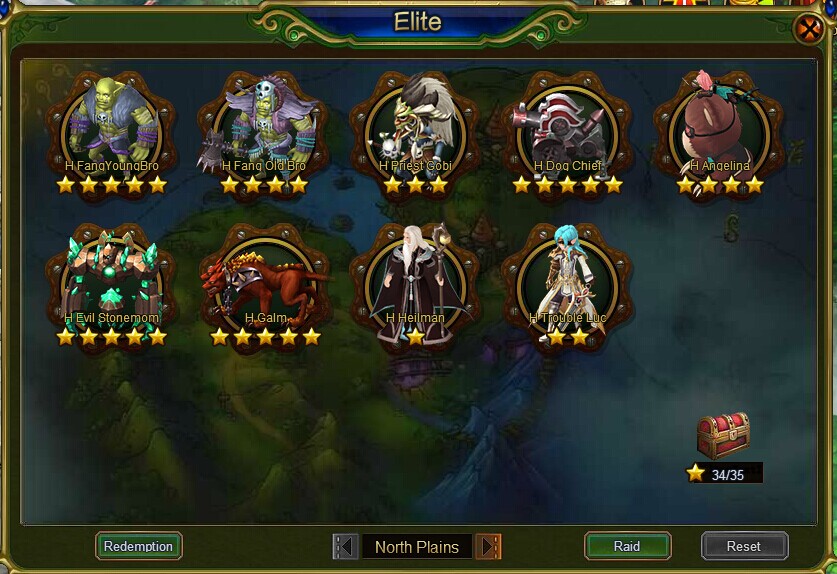Close the Elite window
The image size is (837, 574).
[x=808, y=29]
